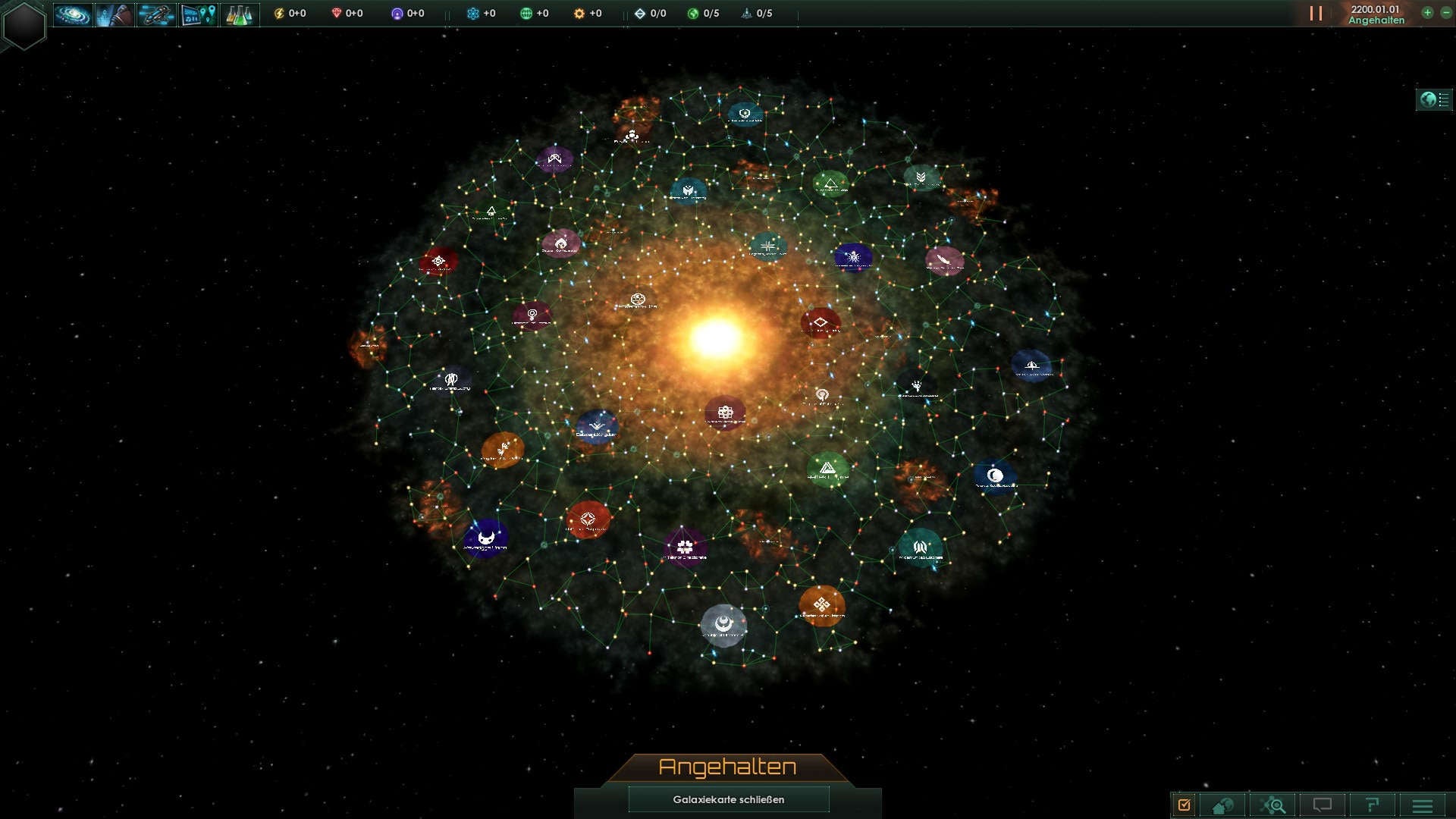The width and height of the screenshot is (1456, 819).
Task: Click the Angehalten banner
Action: (728, 766)
